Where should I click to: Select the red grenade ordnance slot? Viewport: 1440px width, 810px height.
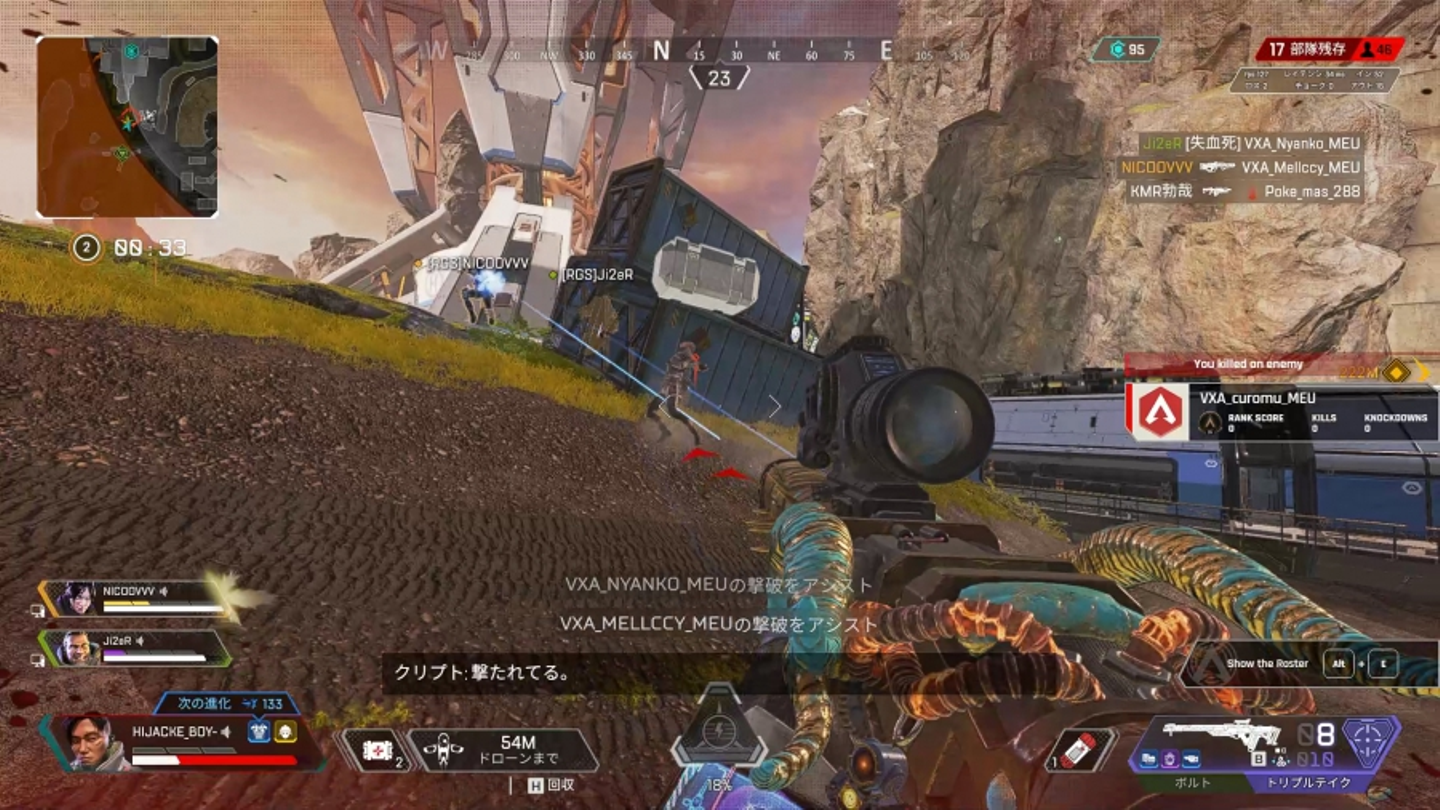tap(1082, 749)
